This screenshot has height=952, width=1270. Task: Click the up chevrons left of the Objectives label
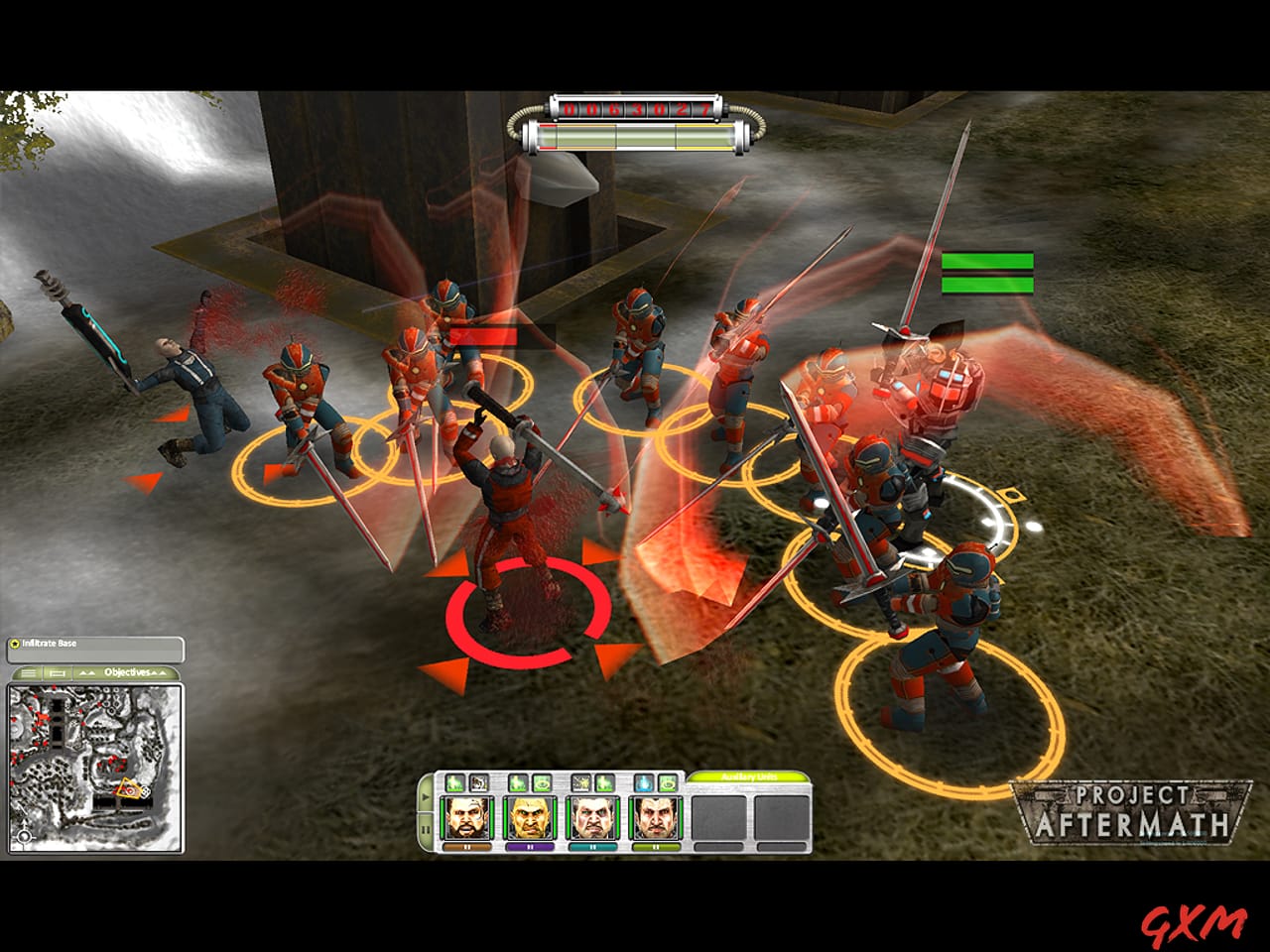click(x=86, y=672)
